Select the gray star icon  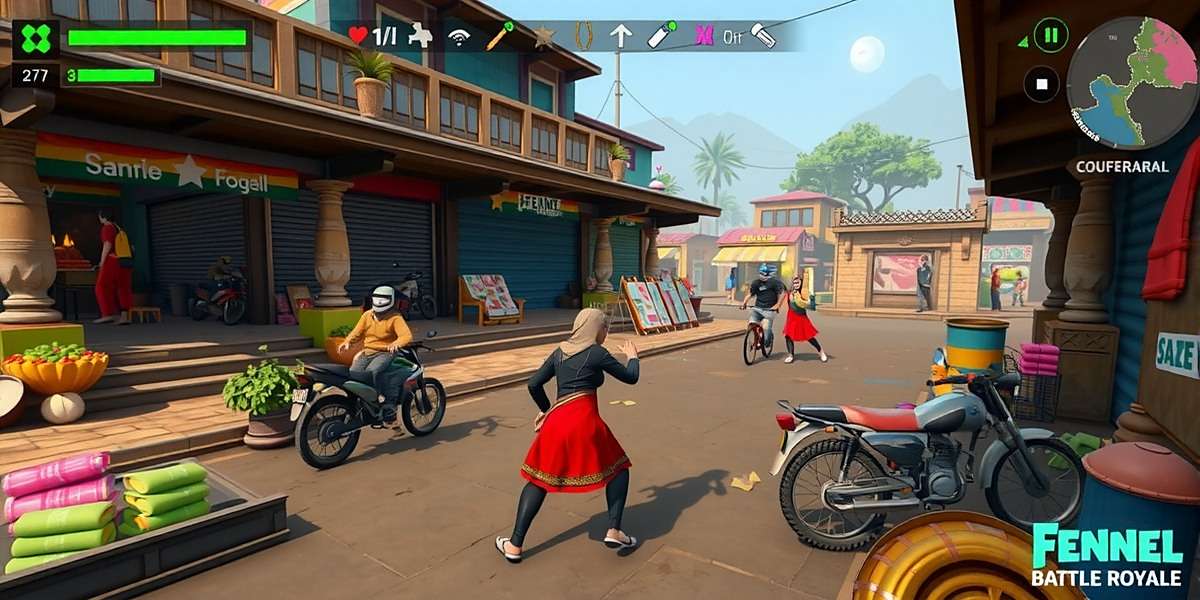coord(544,37)
